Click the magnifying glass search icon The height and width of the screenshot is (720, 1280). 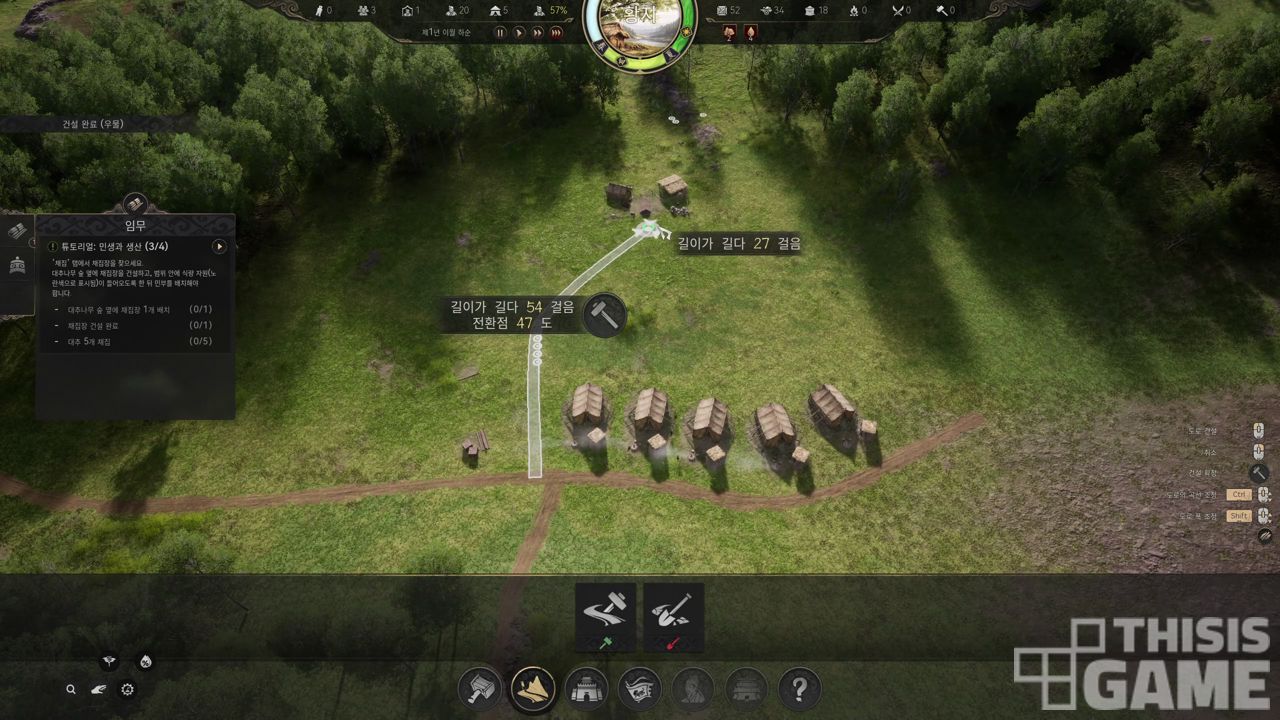[71, 689]
